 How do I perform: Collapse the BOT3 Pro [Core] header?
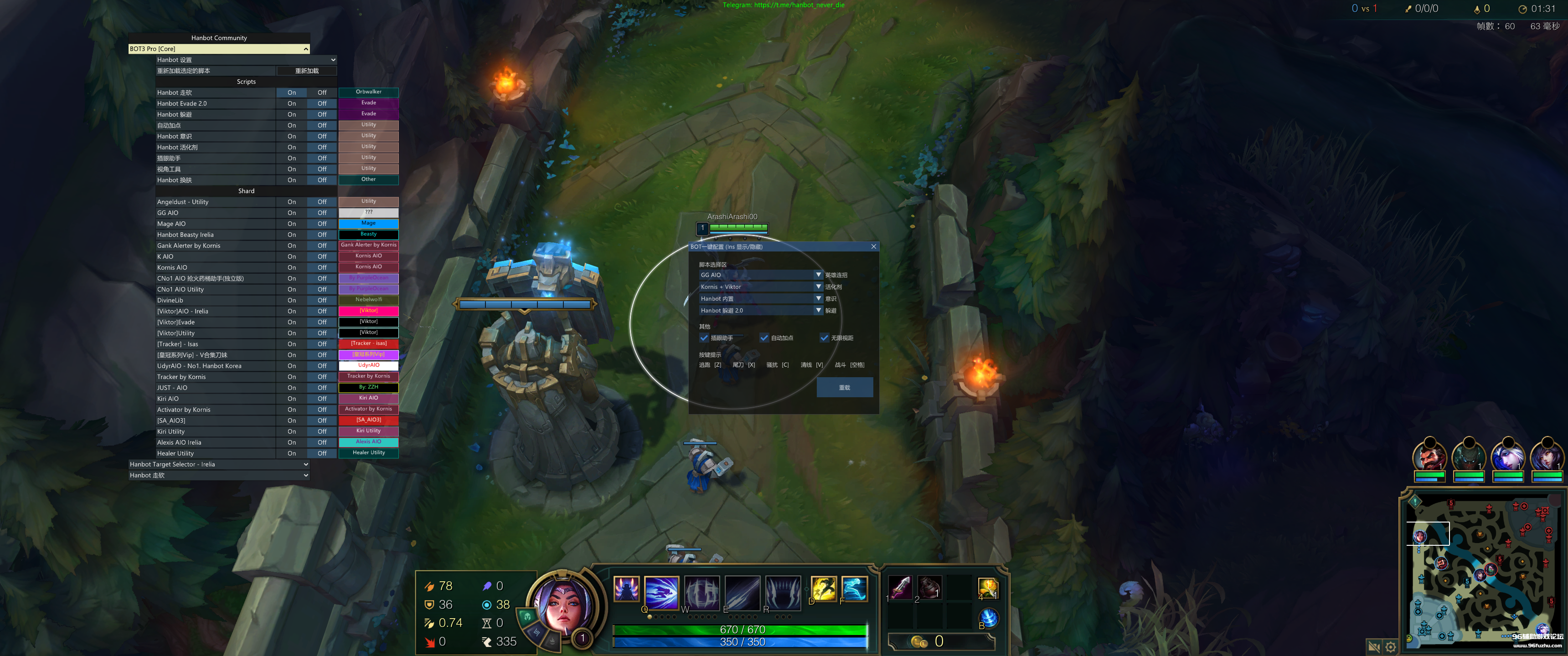coord(305,49)
